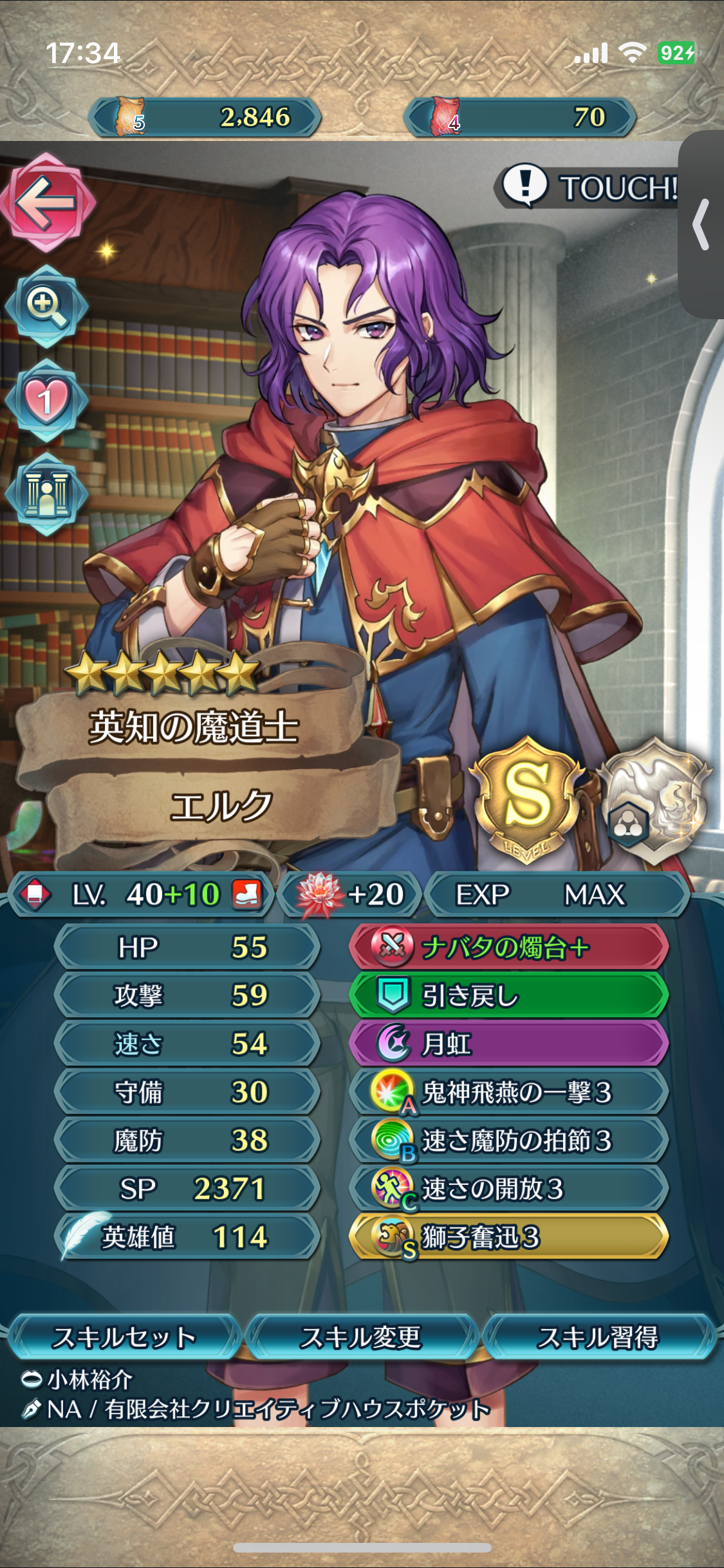Tap the heart favorite marker icon
Viewport: 724px width, 1568px height.
[x=46, y=400]
